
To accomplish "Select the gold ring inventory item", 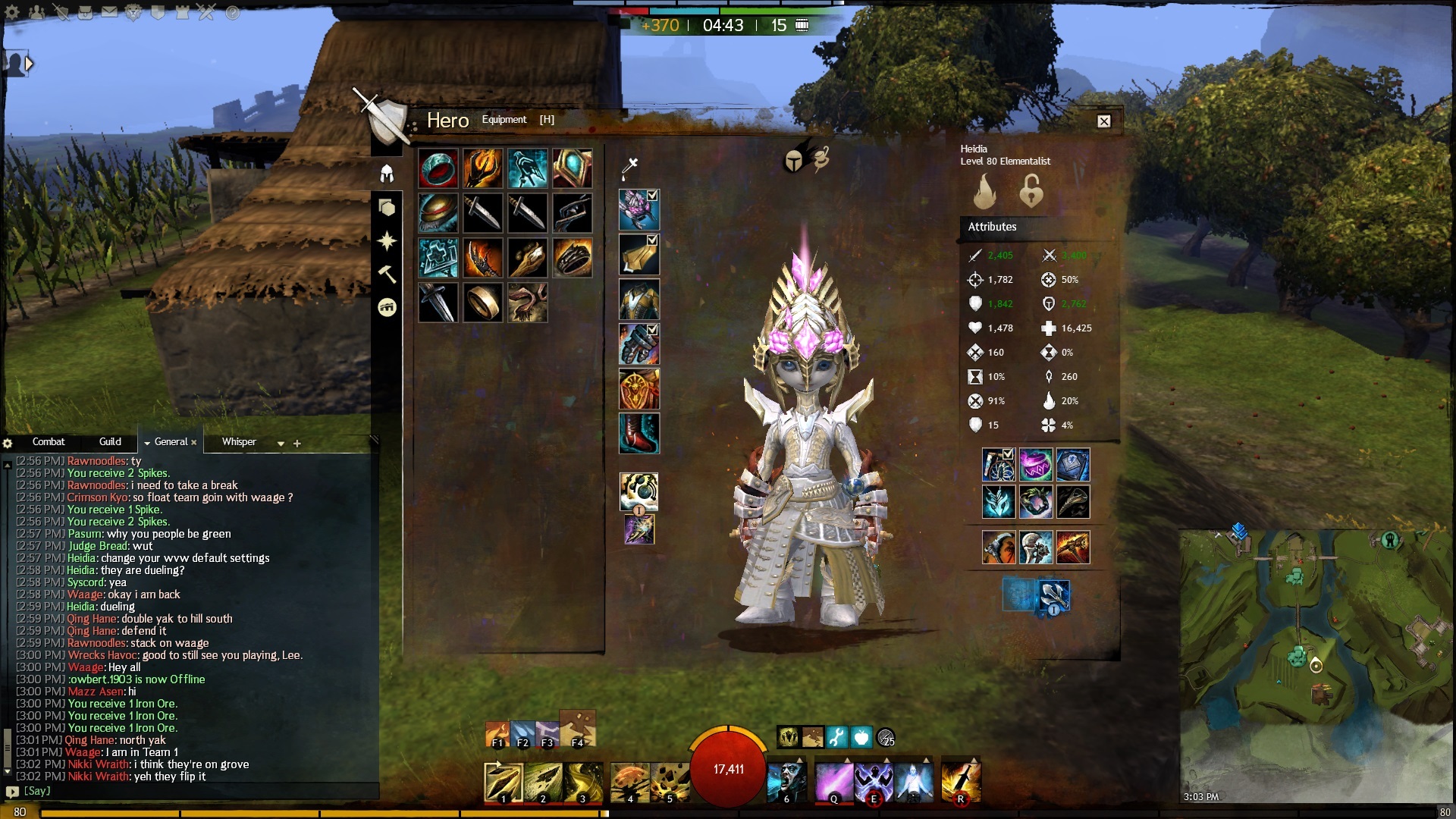I will pyautogui.click(x=483, y=303).
